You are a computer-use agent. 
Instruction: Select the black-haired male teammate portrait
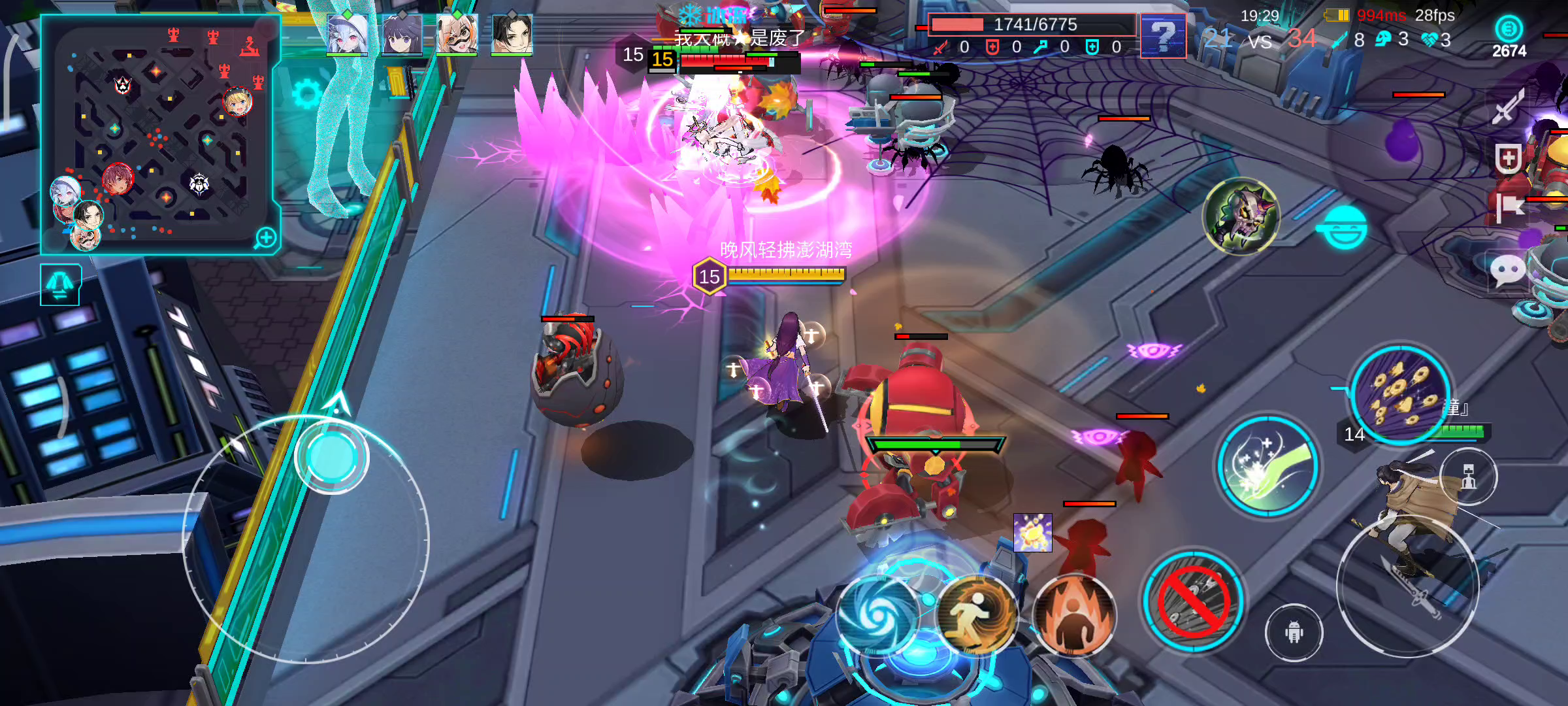[512, 33]
